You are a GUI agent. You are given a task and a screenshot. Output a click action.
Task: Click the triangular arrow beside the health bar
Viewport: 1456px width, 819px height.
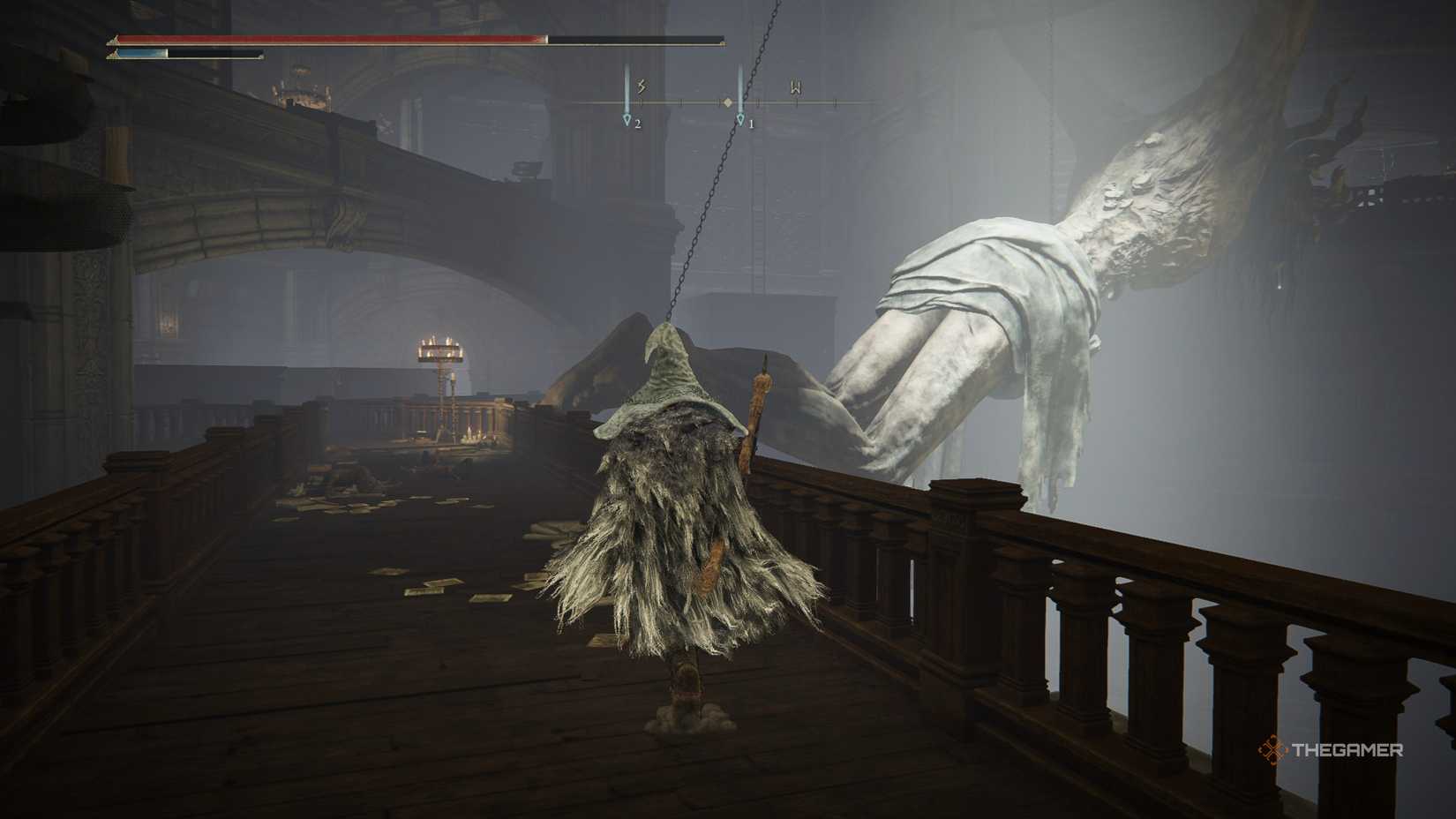113,39
